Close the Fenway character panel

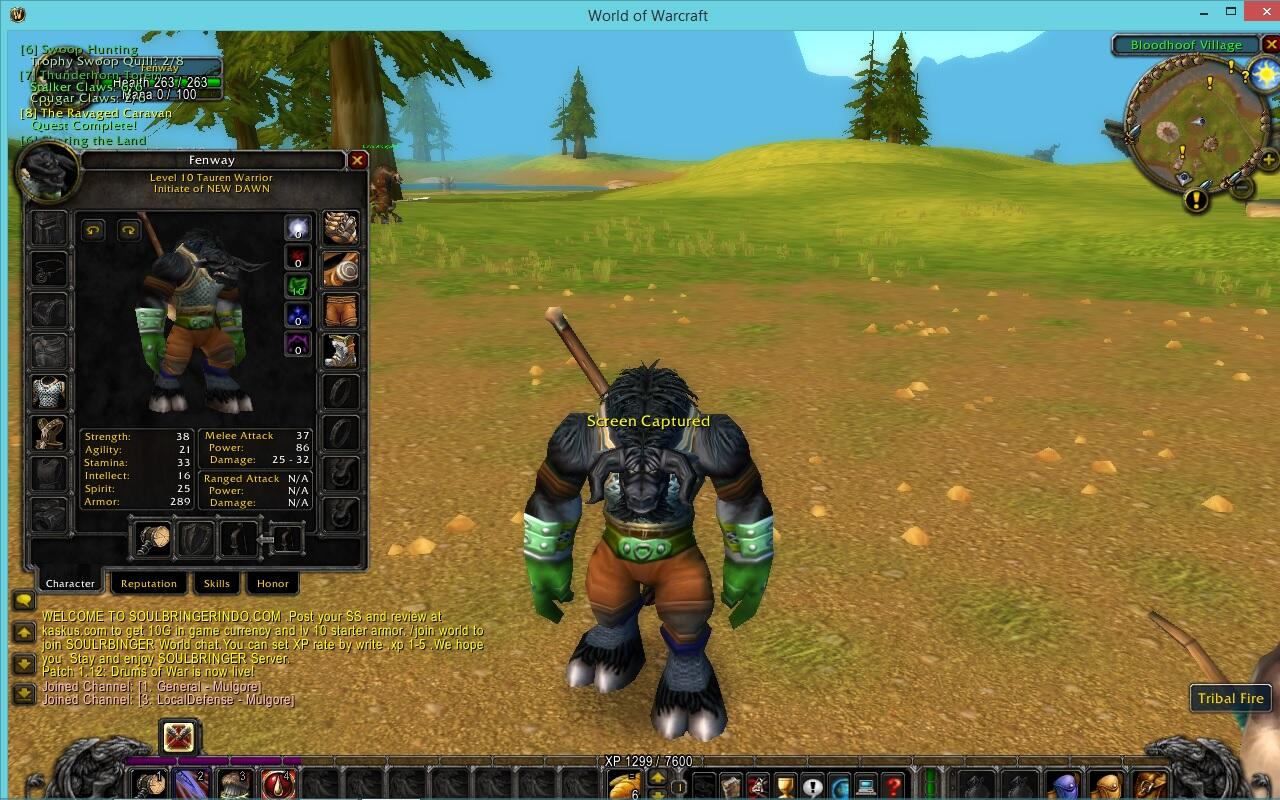tap(357, 160)
